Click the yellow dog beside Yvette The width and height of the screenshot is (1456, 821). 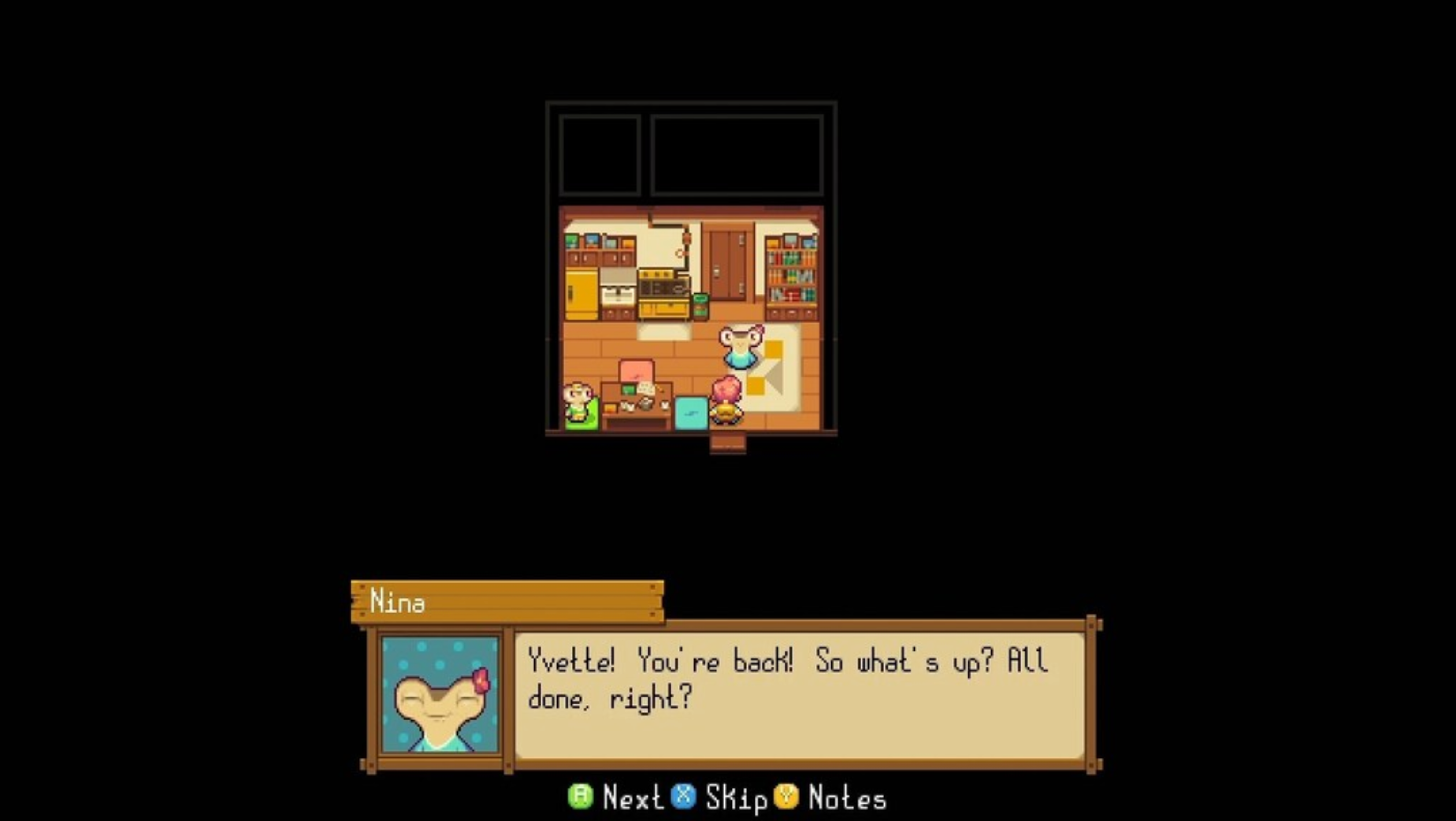pos(726,414)
